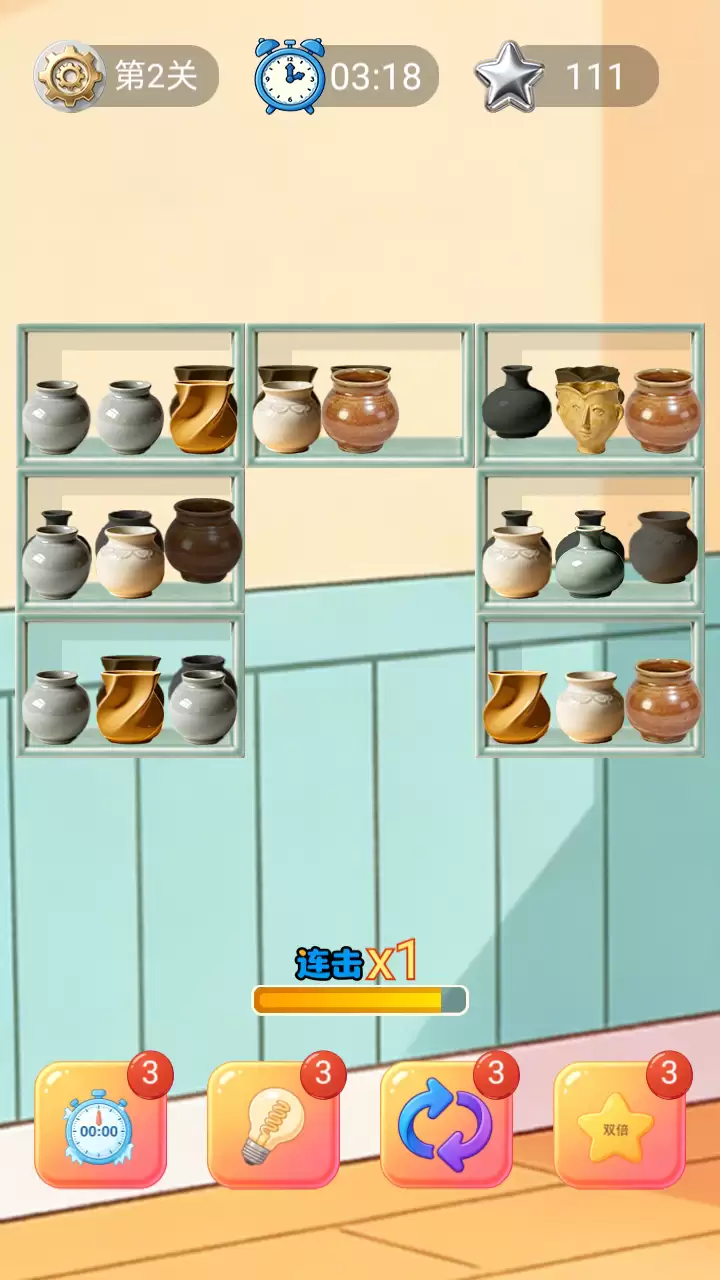Open the gear settings menu
The height and width of the screenshot is (1280, 720).
point(69,76)
